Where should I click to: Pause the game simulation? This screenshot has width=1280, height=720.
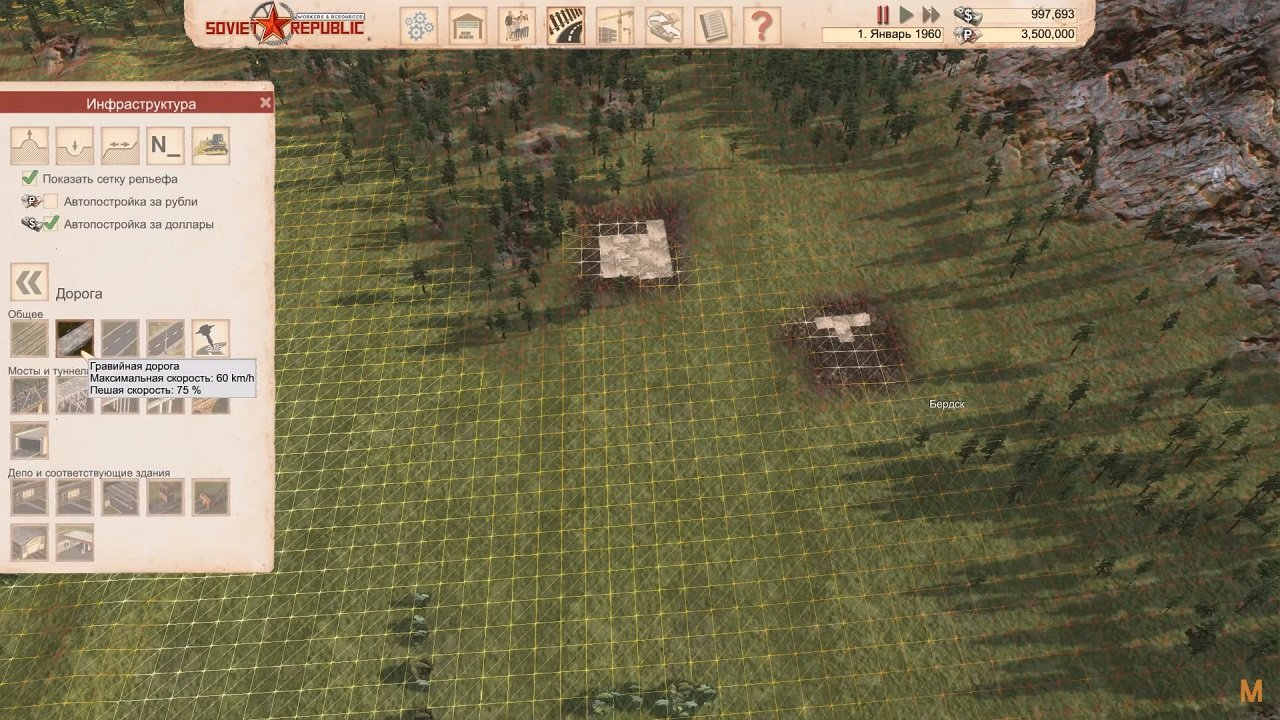[884, 14]
